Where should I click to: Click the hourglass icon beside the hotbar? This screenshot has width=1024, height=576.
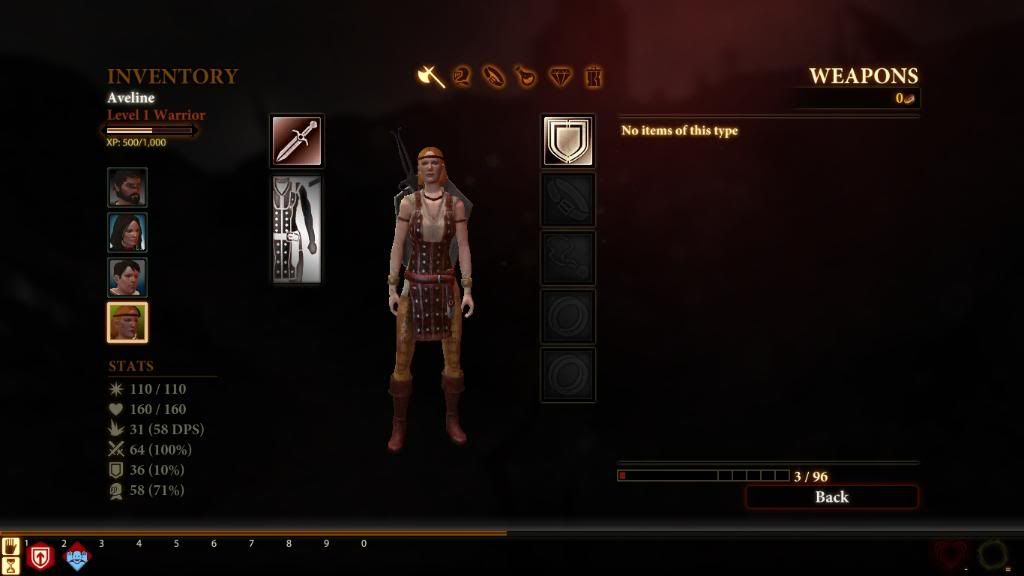pyautogui.click(x=11, y=565)
